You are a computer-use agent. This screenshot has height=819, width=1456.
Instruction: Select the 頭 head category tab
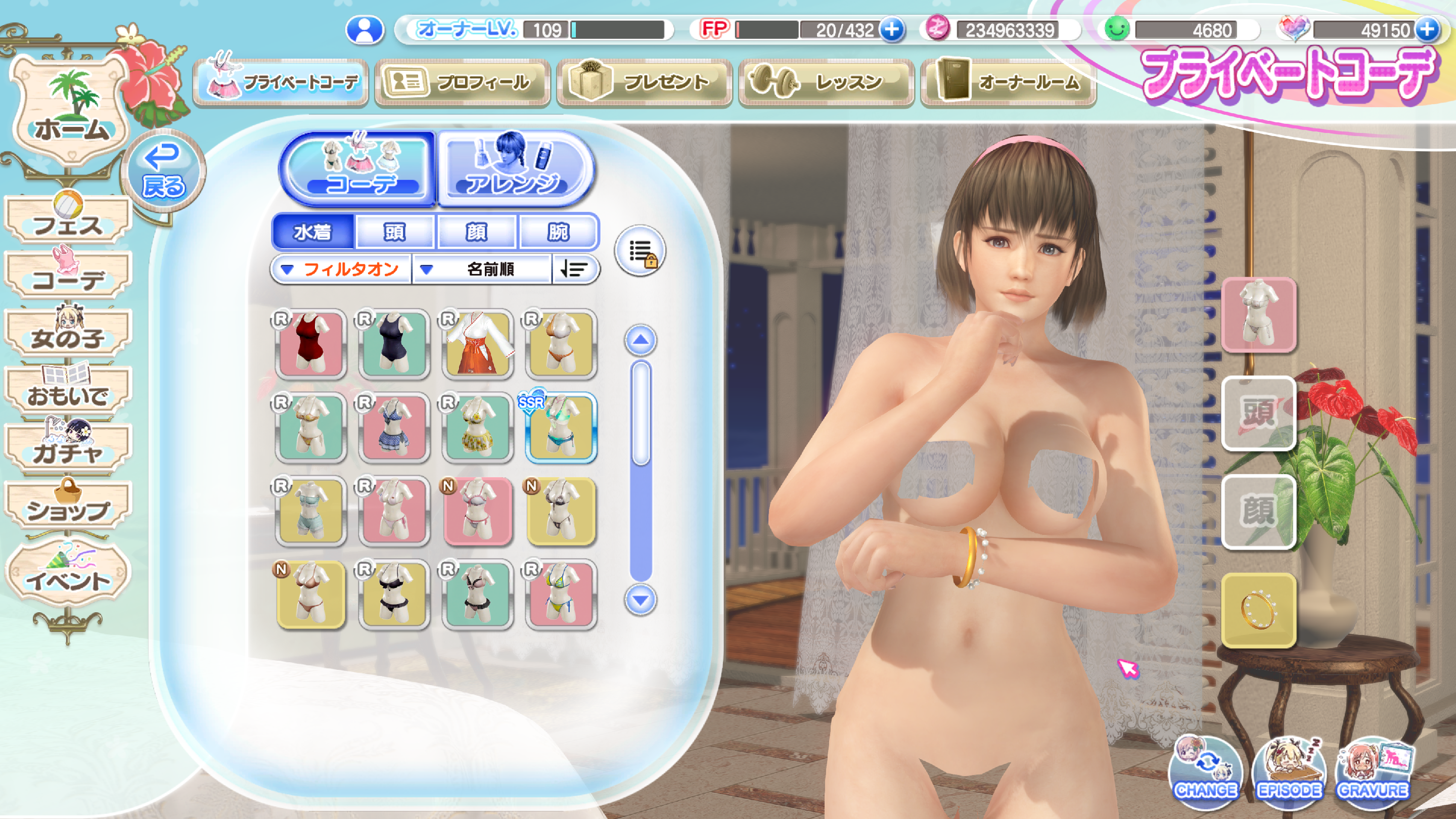[x=394, y=232]
